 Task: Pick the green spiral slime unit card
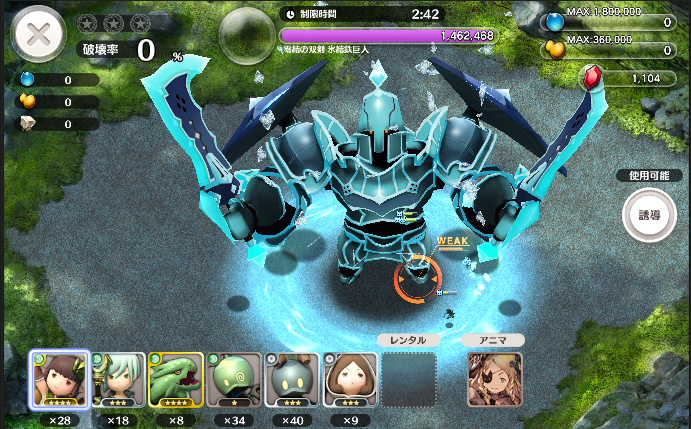(234, 381)
